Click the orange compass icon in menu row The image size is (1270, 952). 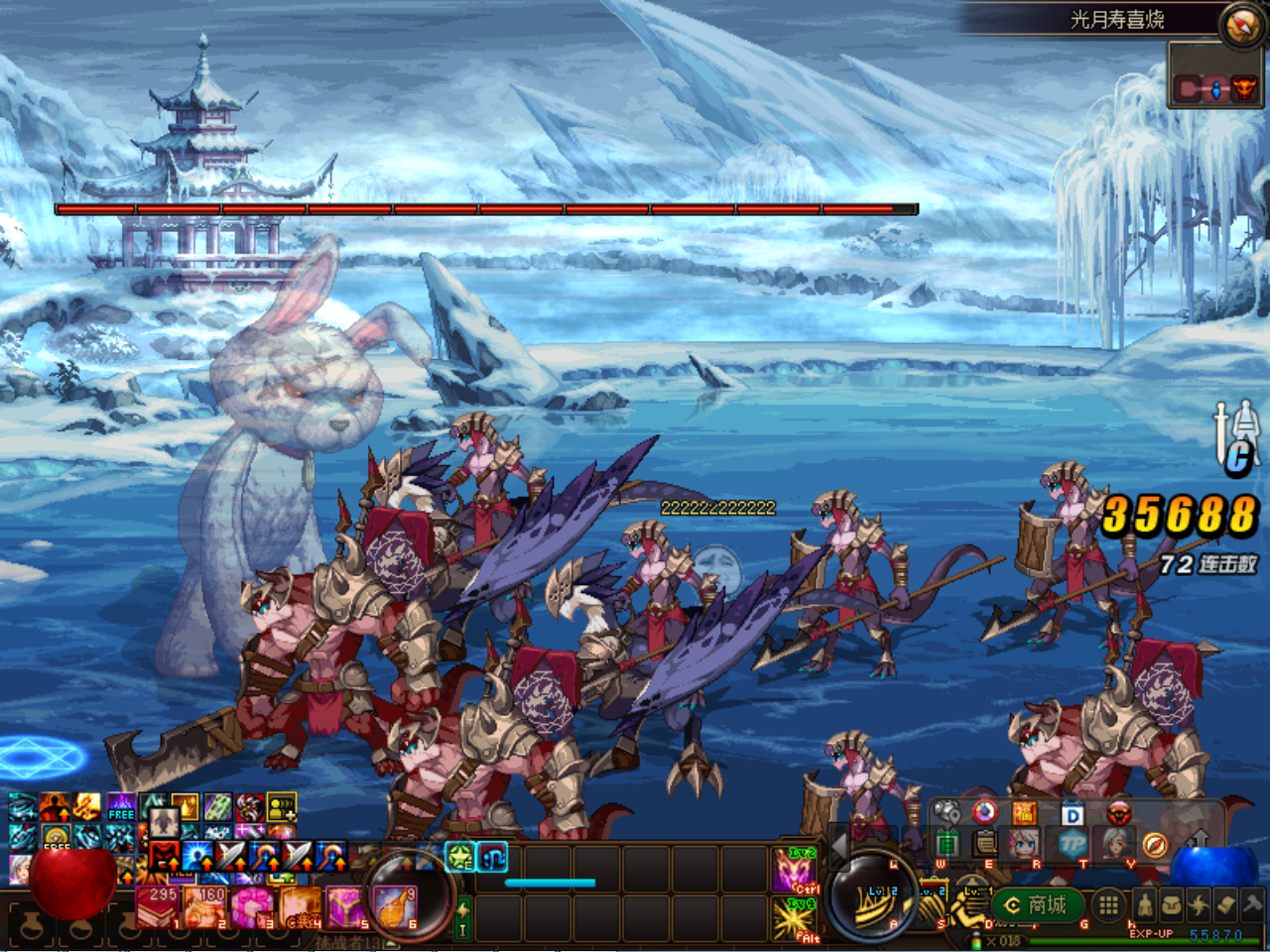1154,844
